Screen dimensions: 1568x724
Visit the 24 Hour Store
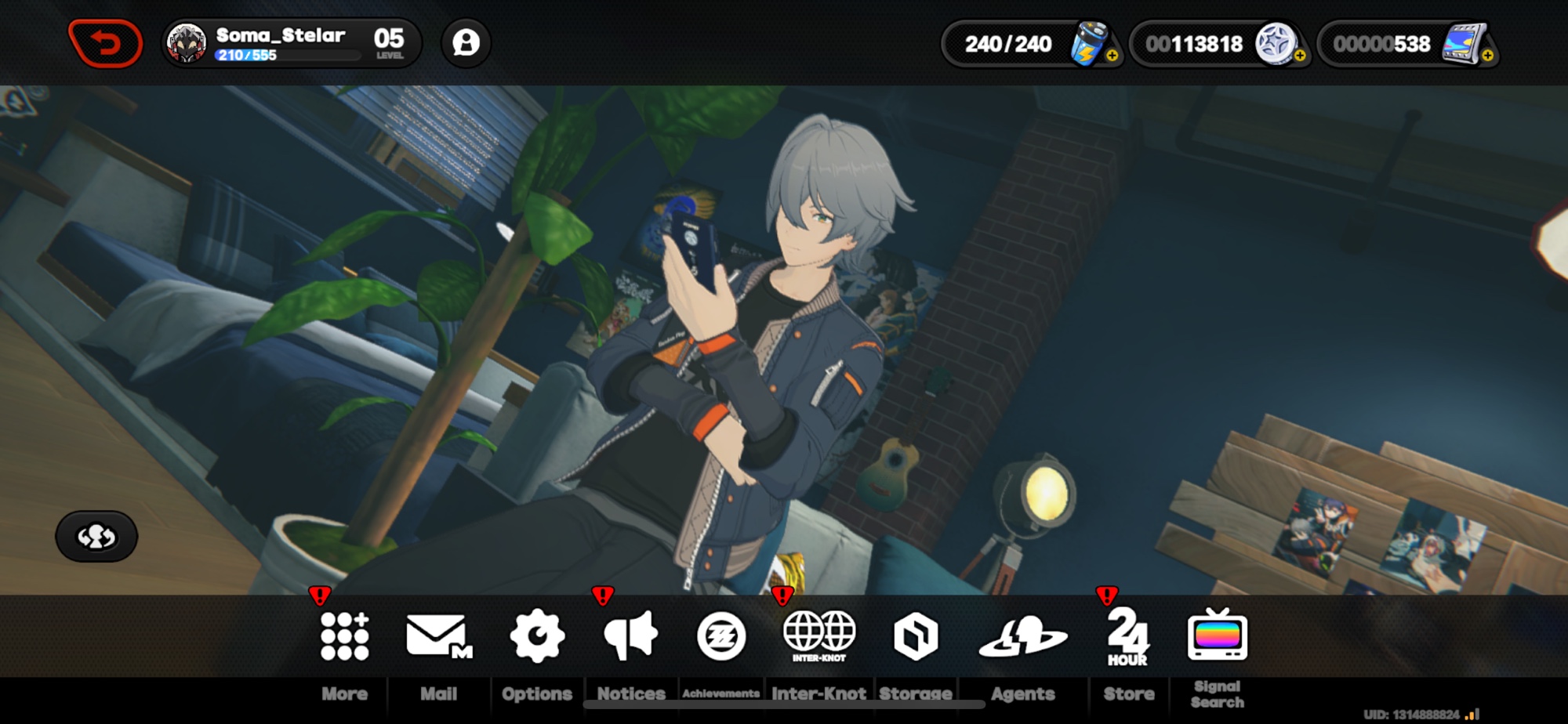click(x=1128, y=635)
